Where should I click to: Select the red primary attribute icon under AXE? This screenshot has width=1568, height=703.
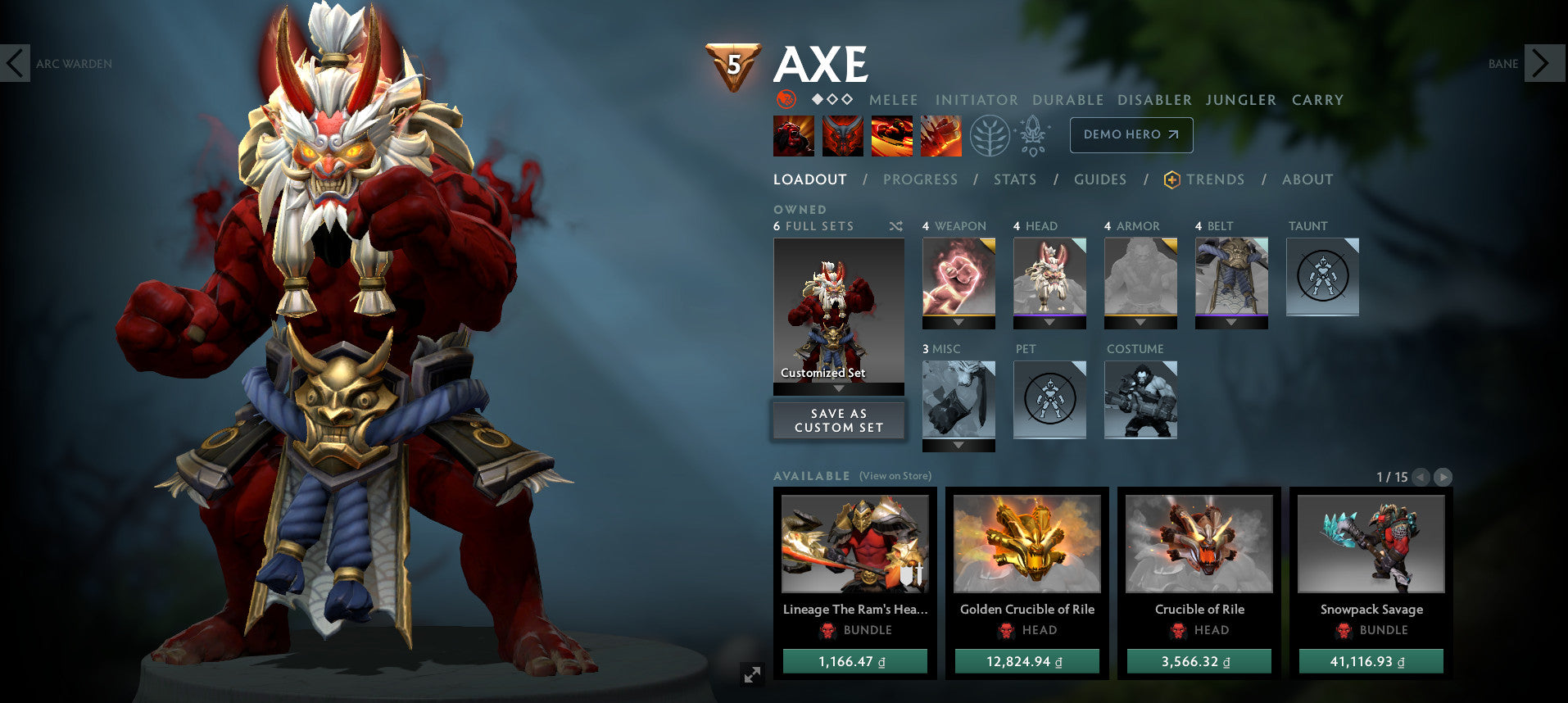pyautogui.click(x=785, y=99)
